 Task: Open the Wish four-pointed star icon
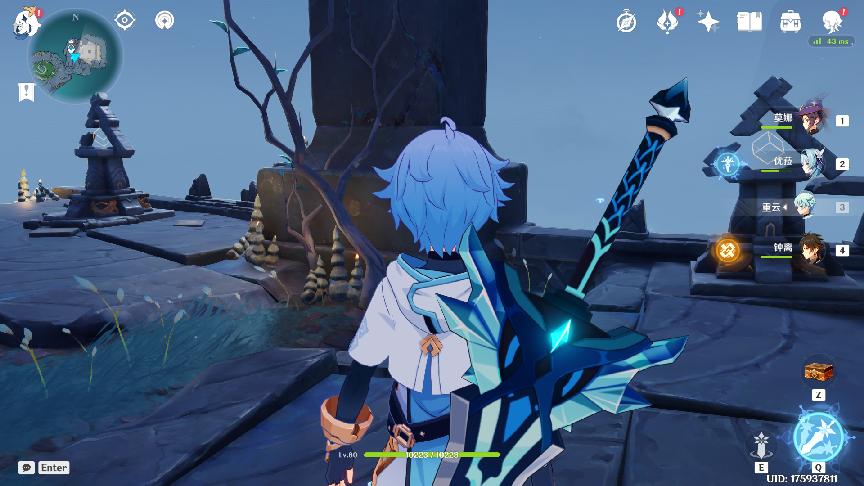(x=709, y=21)
